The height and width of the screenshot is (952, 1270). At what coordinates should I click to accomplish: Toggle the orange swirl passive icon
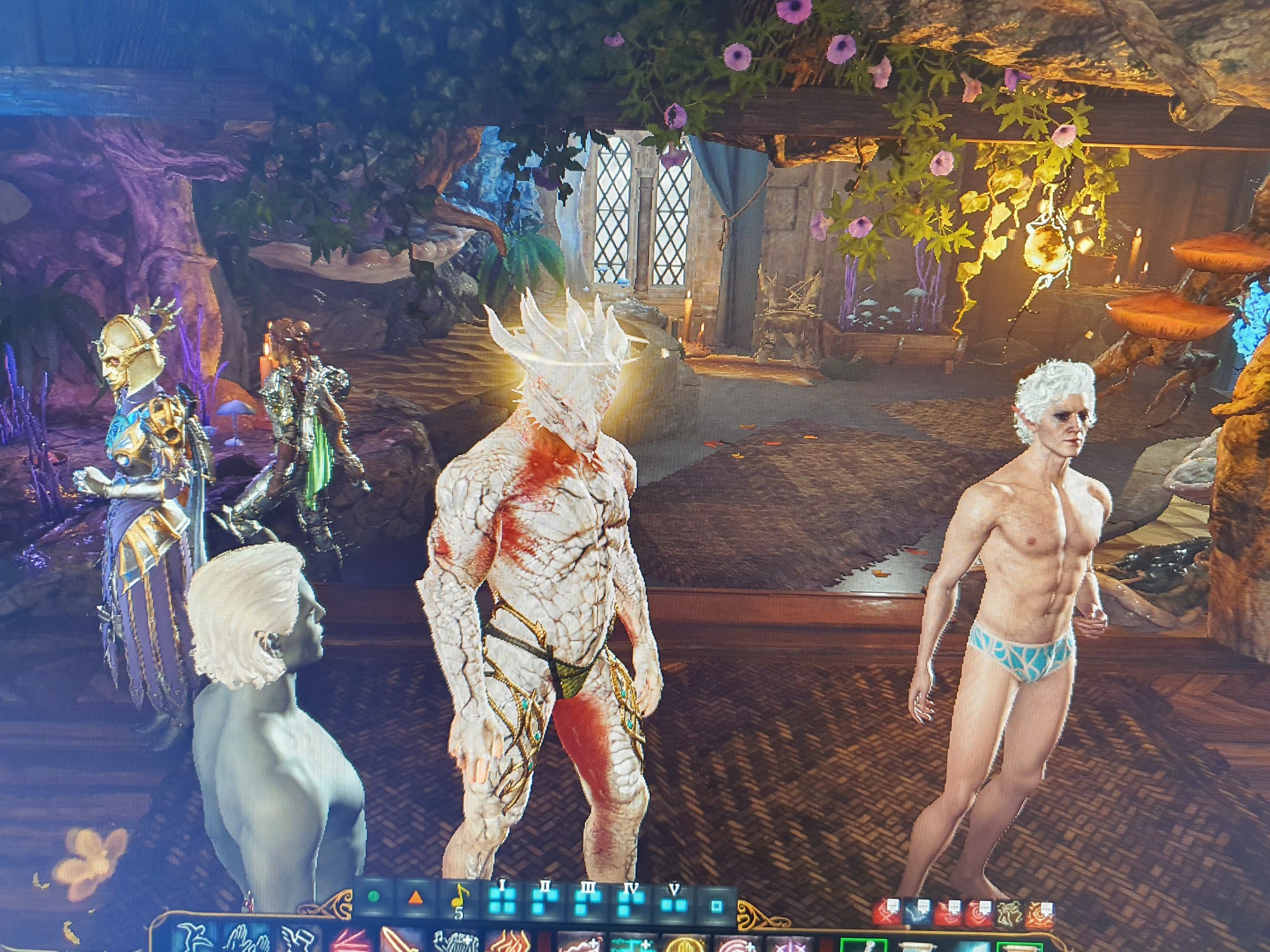pyautogui.click(x=1039, y=915)
